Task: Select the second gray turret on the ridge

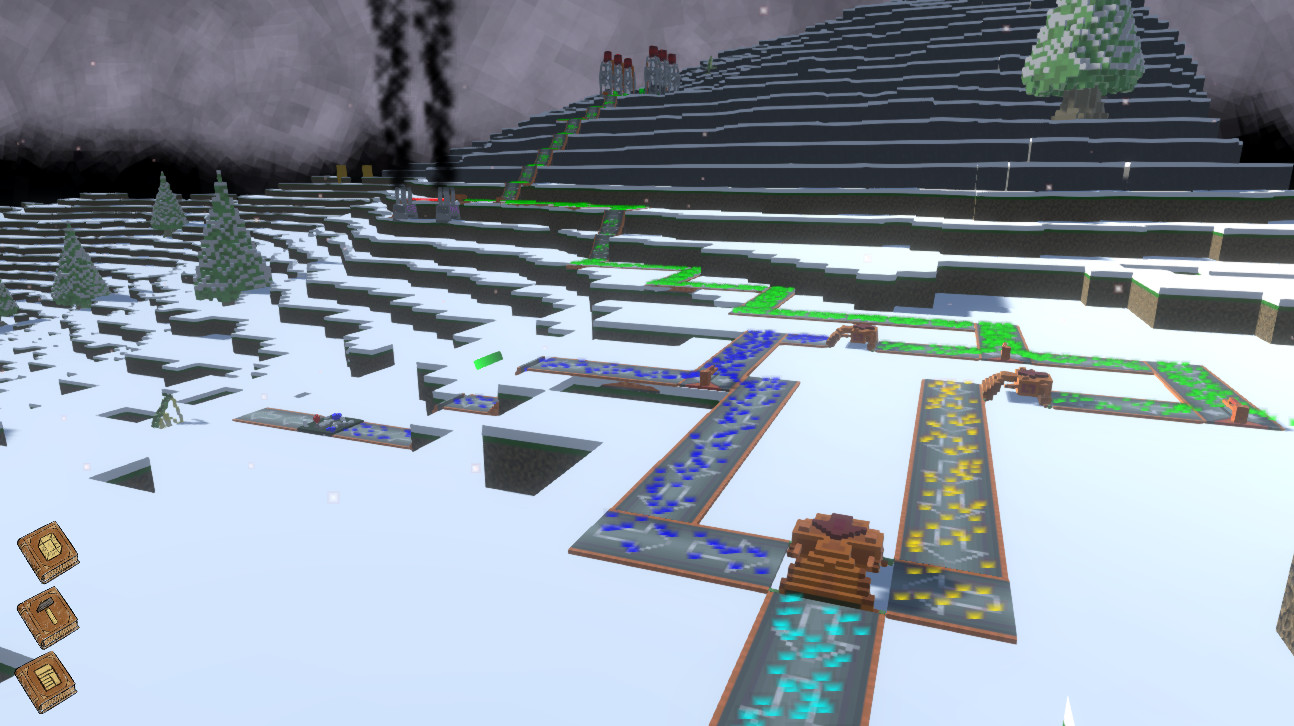Action: tap(446, 205)
